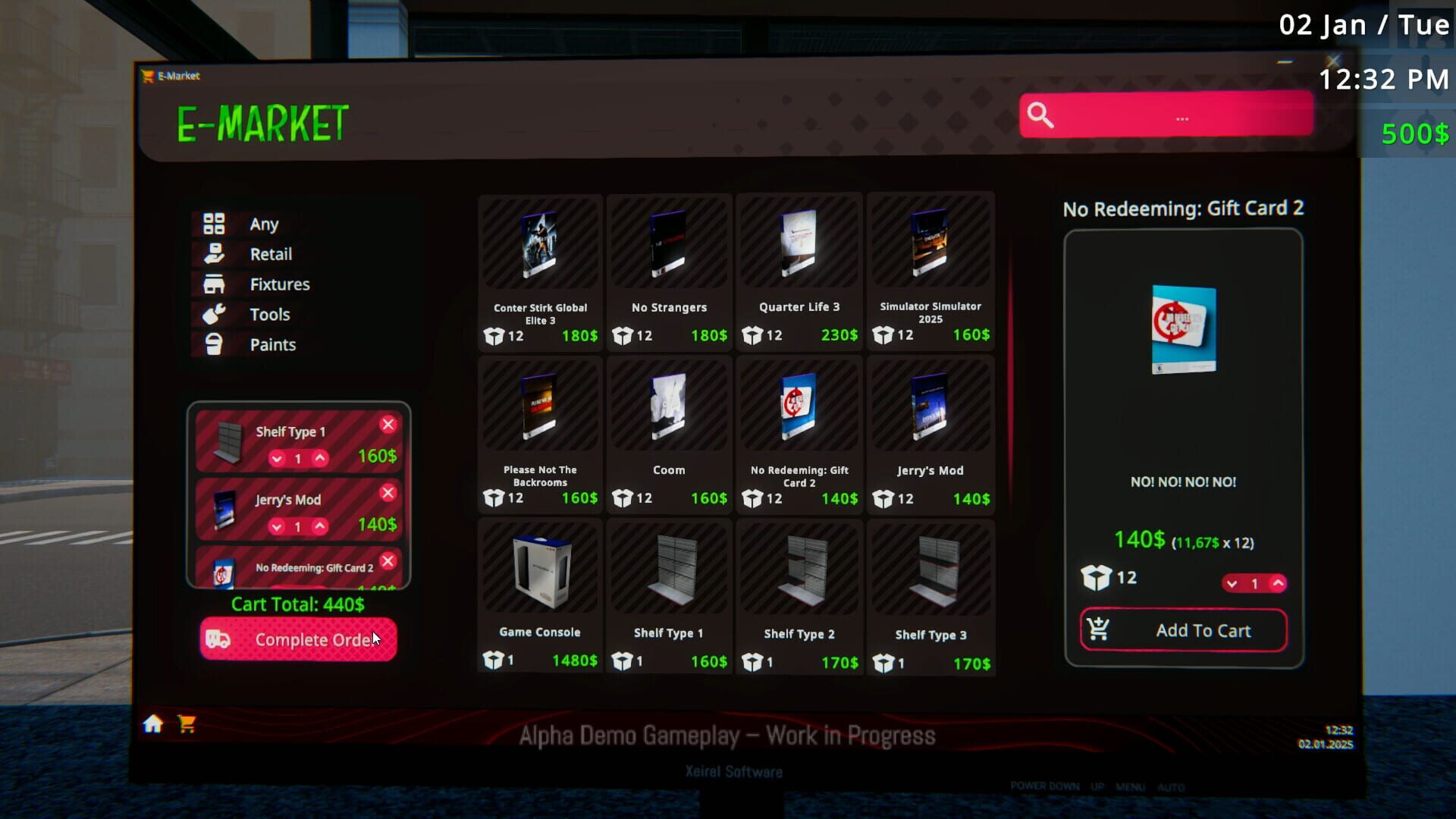Click the home icon at the bottom left
Image resolution: width=1456 pixels, height=819 pixels.
tap(152, 725)
